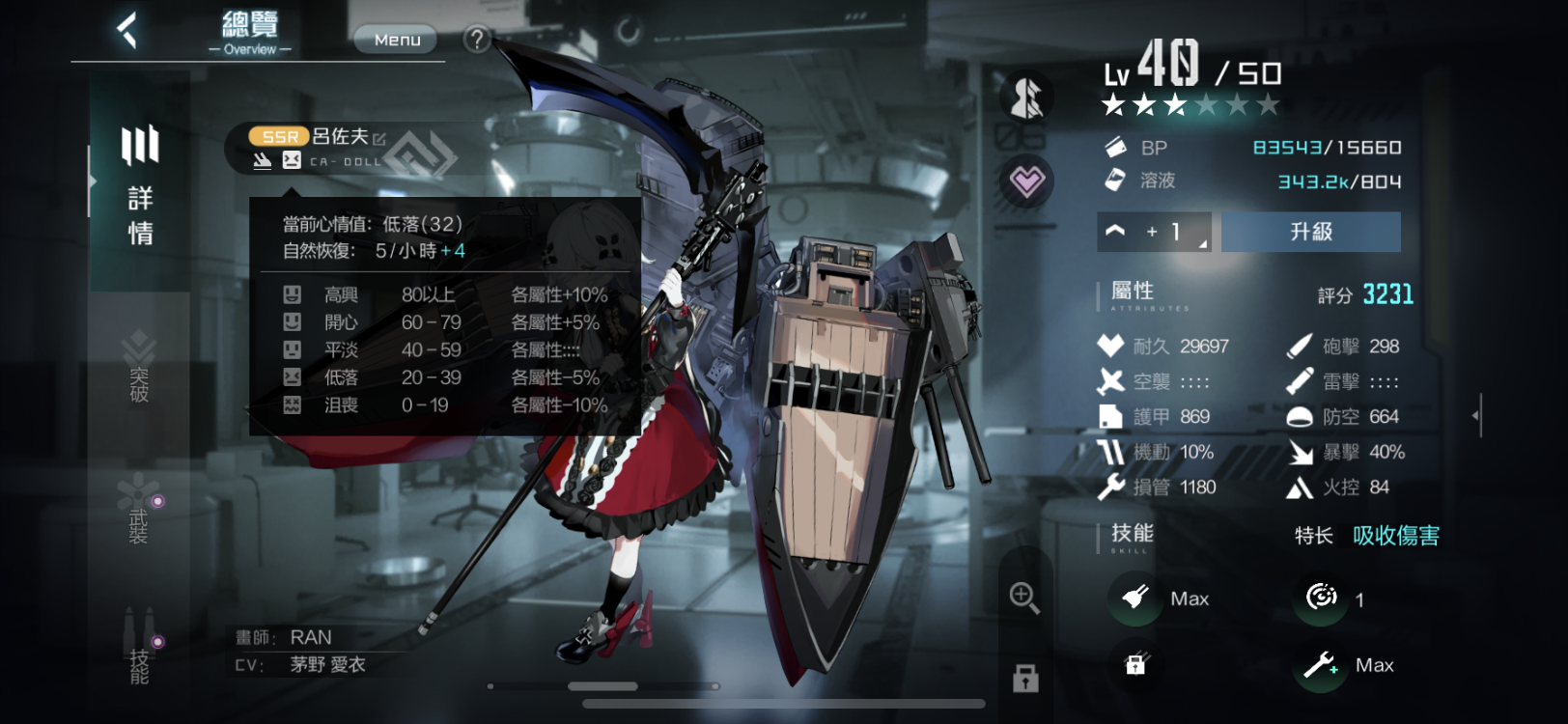The width and height of the screenshot is (1568, 724).
Task: View the character silhouette skin icon
Action: click(x=1026, y=97)
